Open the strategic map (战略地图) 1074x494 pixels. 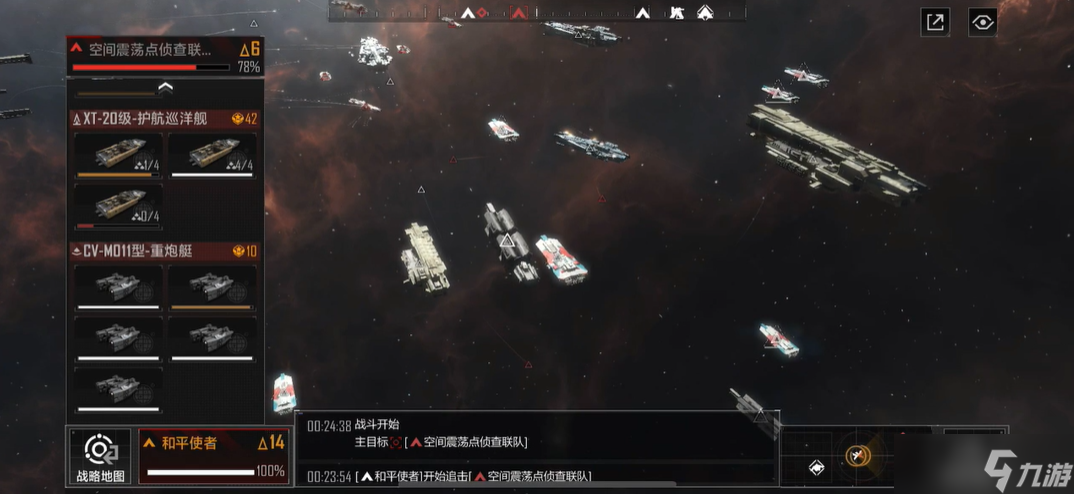(101, 456)
